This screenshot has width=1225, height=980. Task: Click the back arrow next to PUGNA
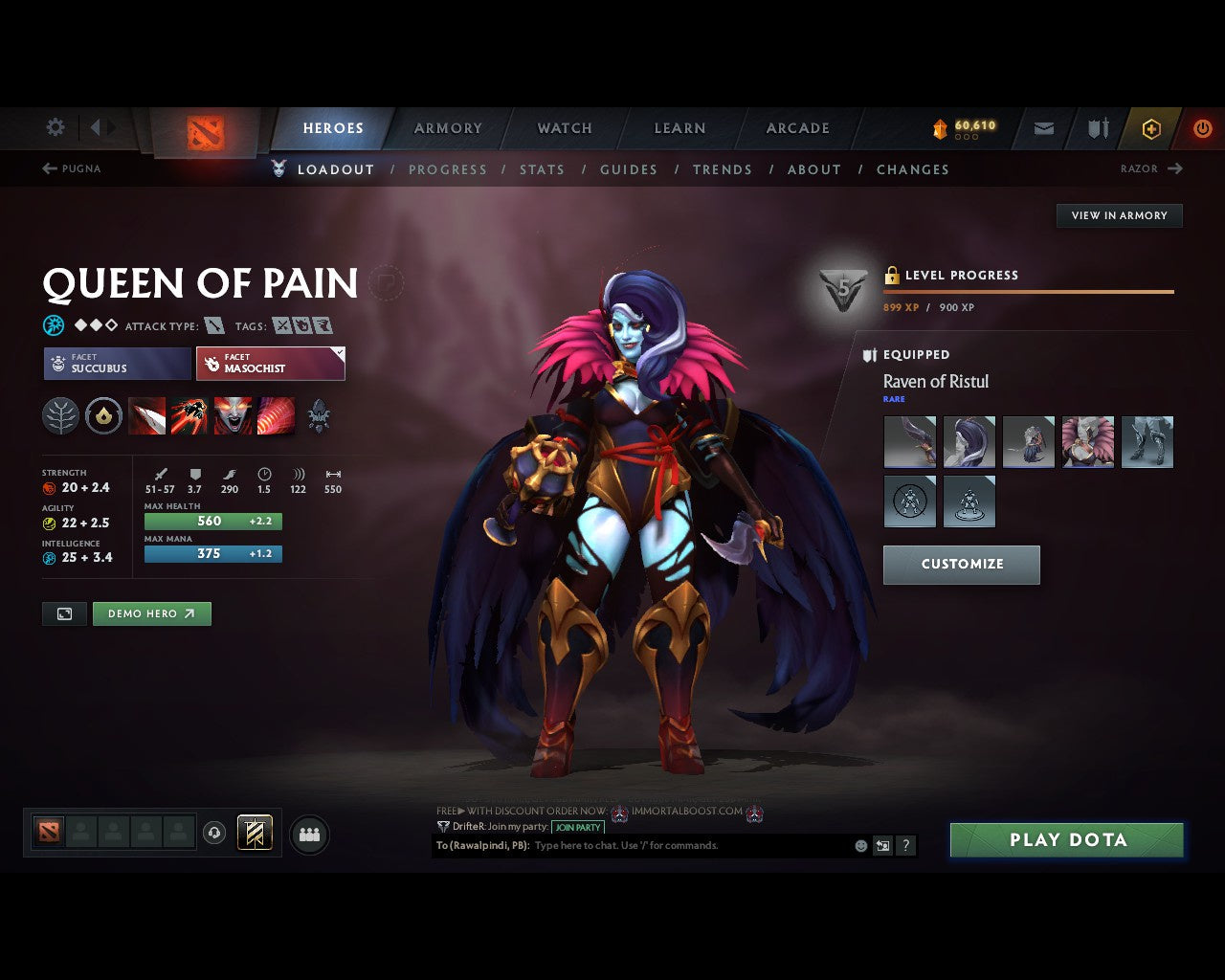[48, 168]
